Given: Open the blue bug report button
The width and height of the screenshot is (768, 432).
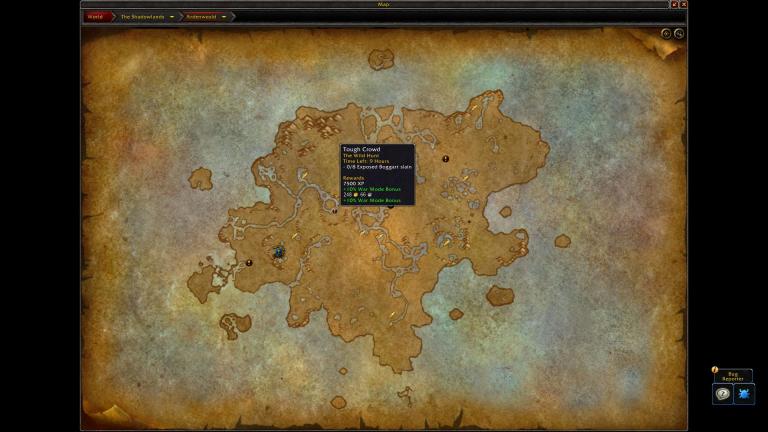Looking at the screenshot, I should (x=743, y=394).
